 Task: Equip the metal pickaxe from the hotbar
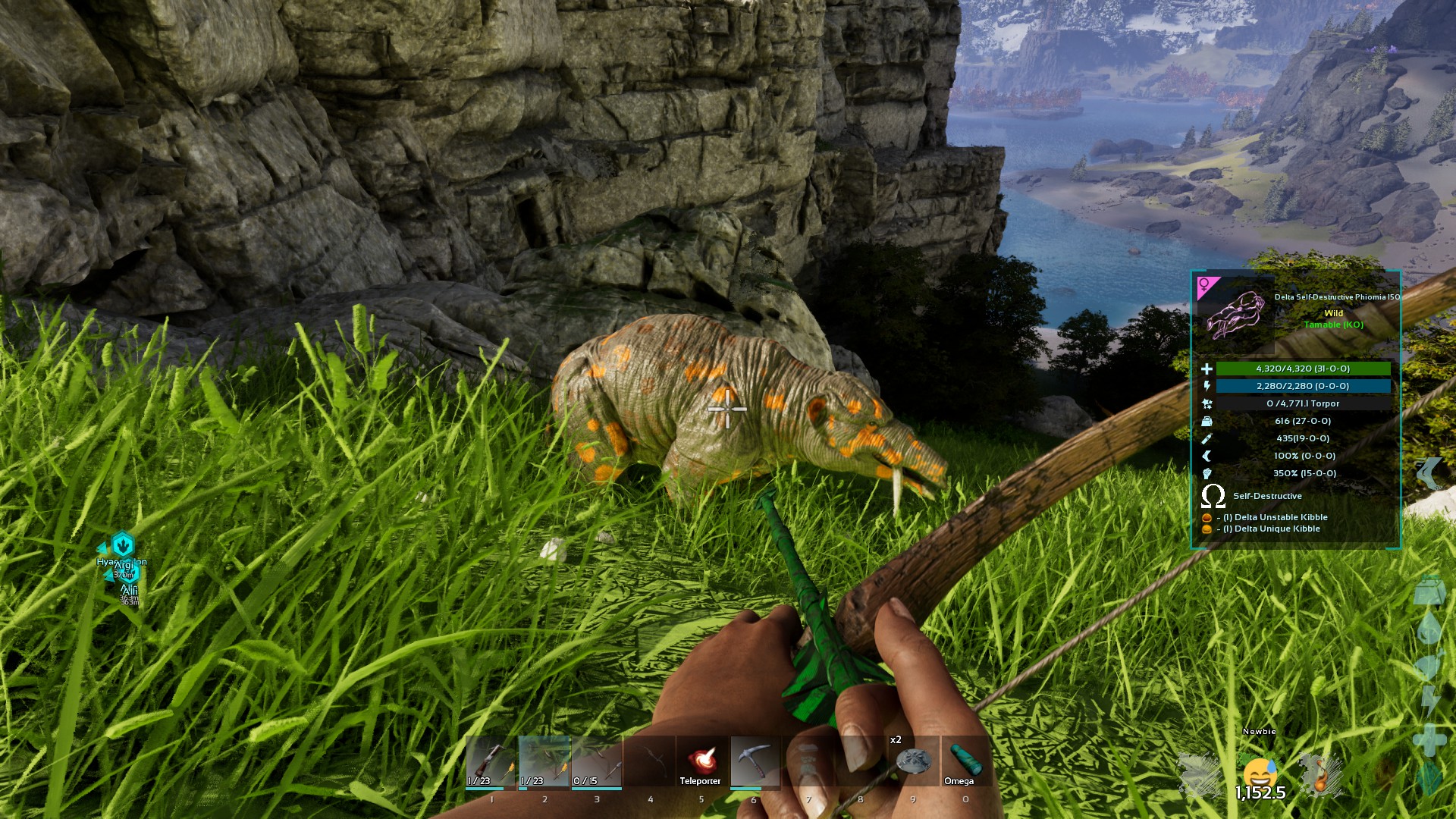(x=754, y=761)
